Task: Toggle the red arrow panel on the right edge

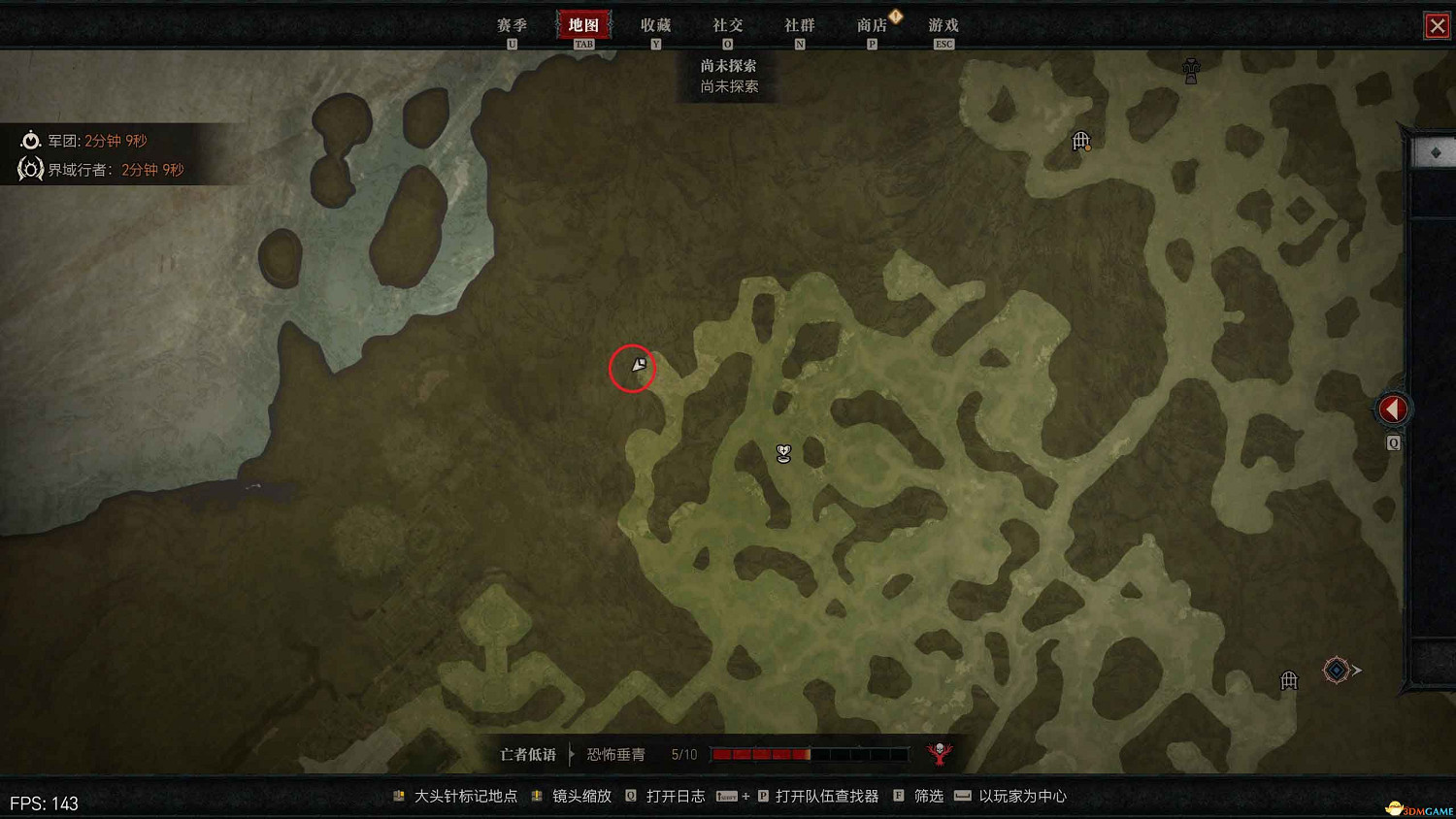Action: coord(1393,409)
